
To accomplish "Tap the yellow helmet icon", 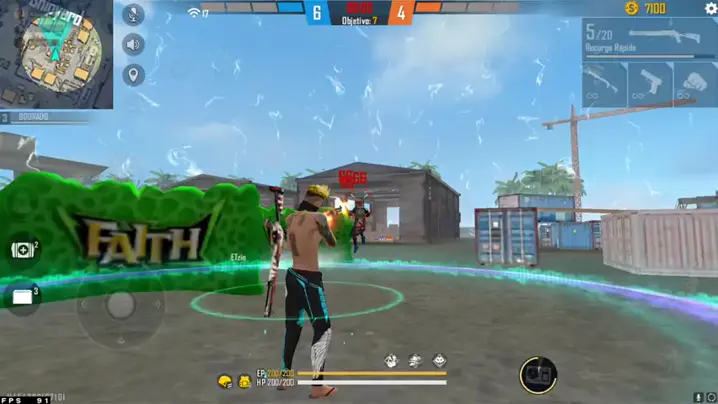I will point(225,382).
